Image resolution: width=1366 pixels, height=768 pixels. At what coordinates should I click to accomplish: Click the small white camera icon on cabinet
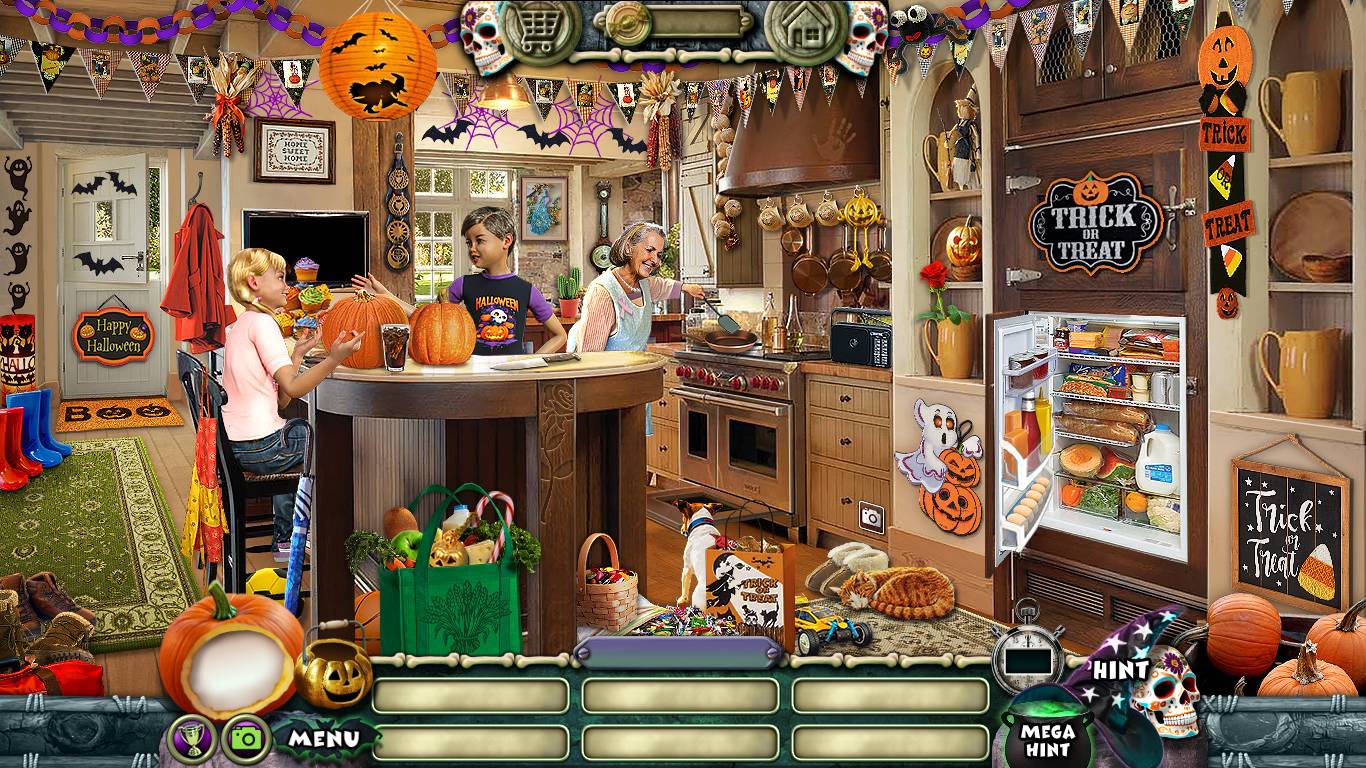pyautogui.click(x=871, y=517)
